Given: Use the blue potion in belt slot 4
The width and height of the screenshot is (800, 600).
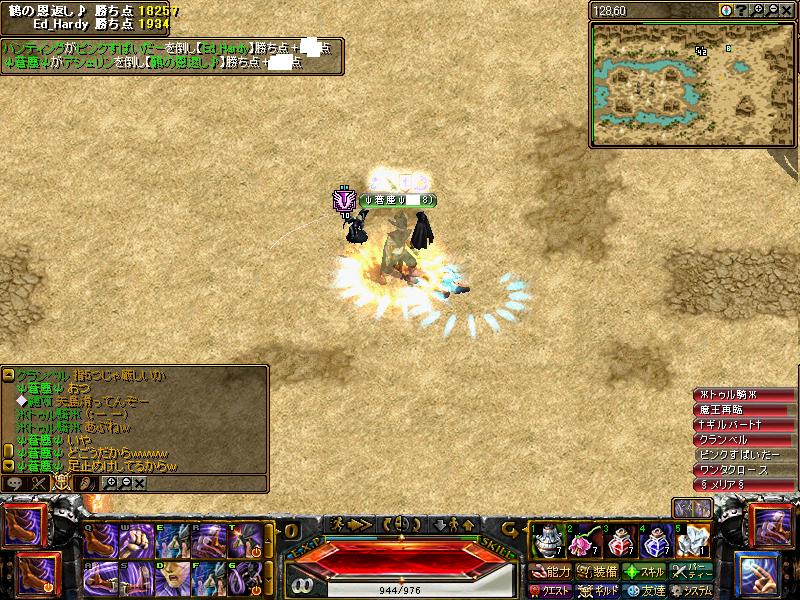Looking at the screenshot, I should pos(654,543).
